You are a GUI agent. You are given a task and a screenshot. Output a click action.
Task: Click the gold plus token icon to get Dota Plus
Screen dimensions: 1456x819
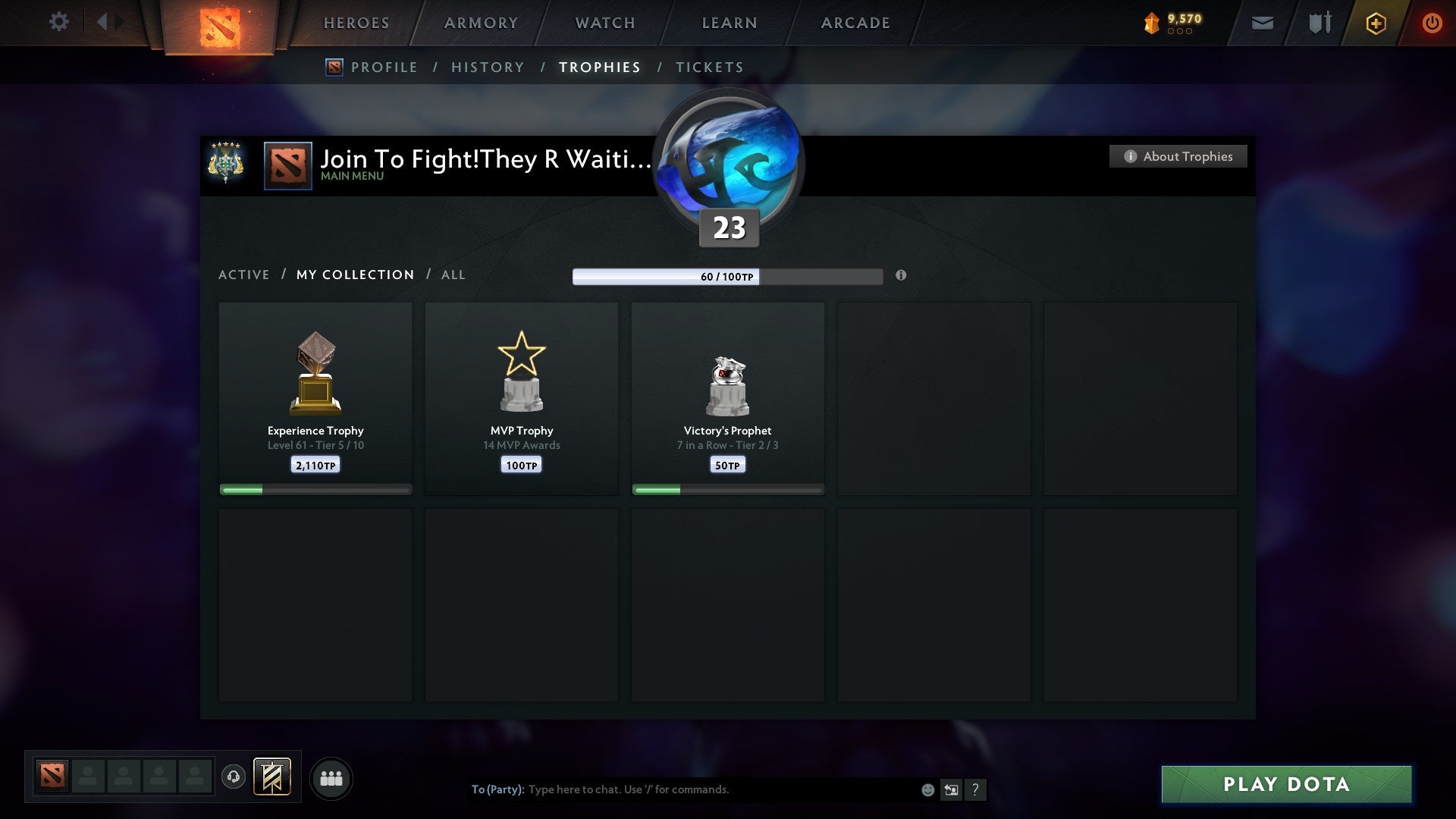coord(1376,23)
